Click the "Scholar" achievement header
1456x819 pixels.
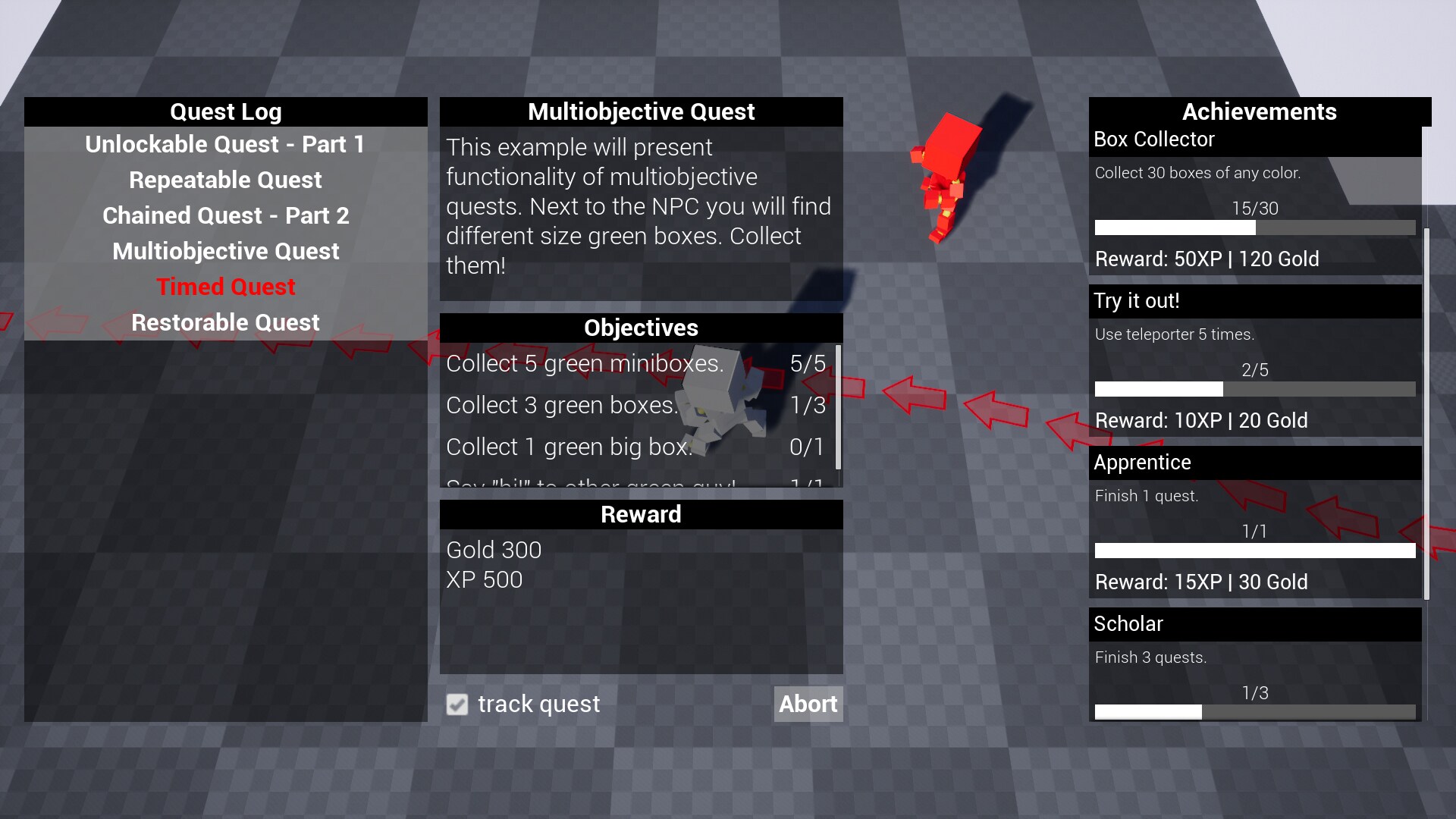tap(1255, 623)
